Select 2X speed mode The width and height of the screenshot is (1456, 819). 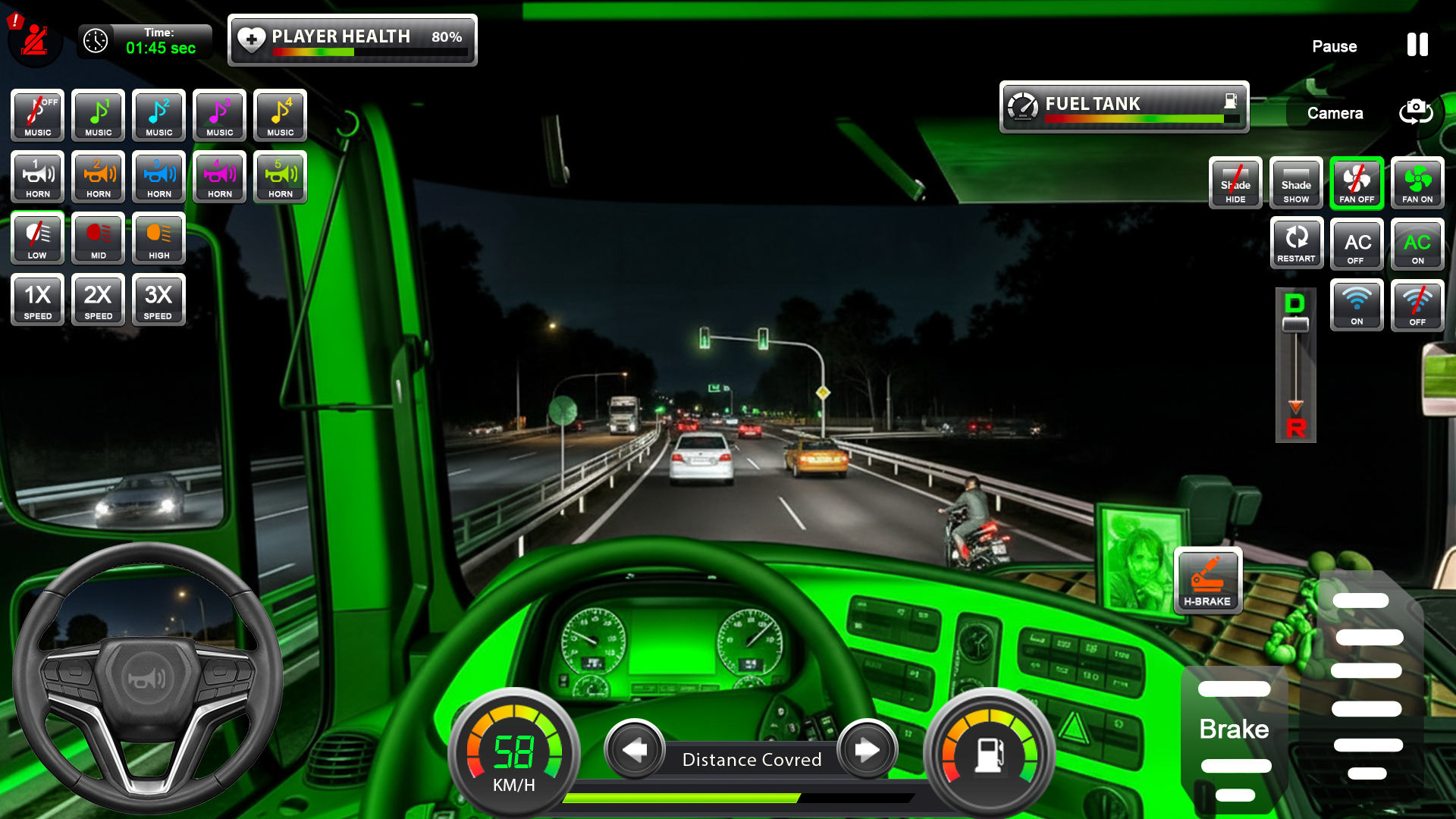pyautogui.click(x=97, y=300)
